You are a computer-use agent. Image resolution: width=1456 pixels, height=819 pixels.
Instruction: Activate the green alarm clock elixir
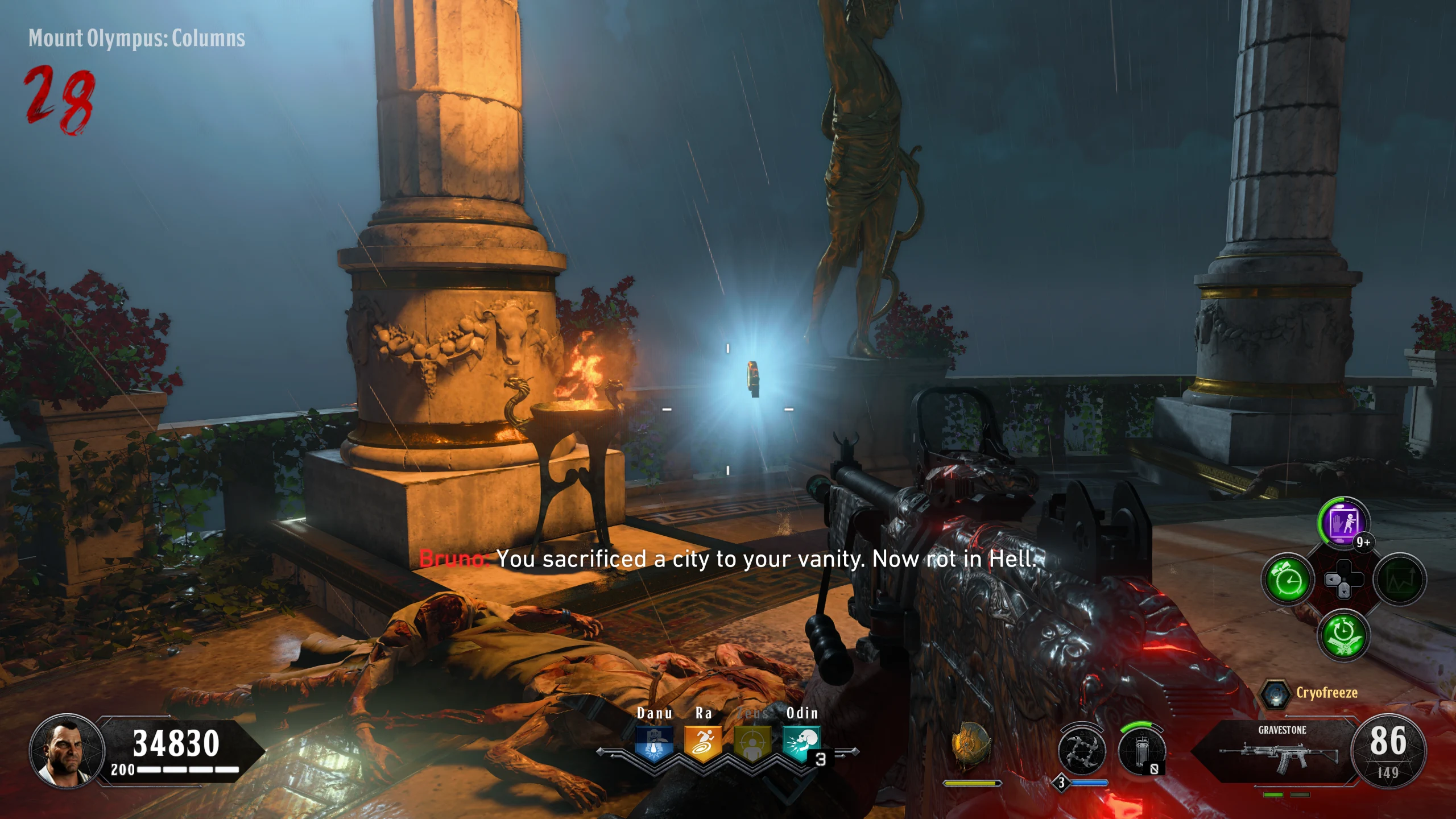[1288, 580]
